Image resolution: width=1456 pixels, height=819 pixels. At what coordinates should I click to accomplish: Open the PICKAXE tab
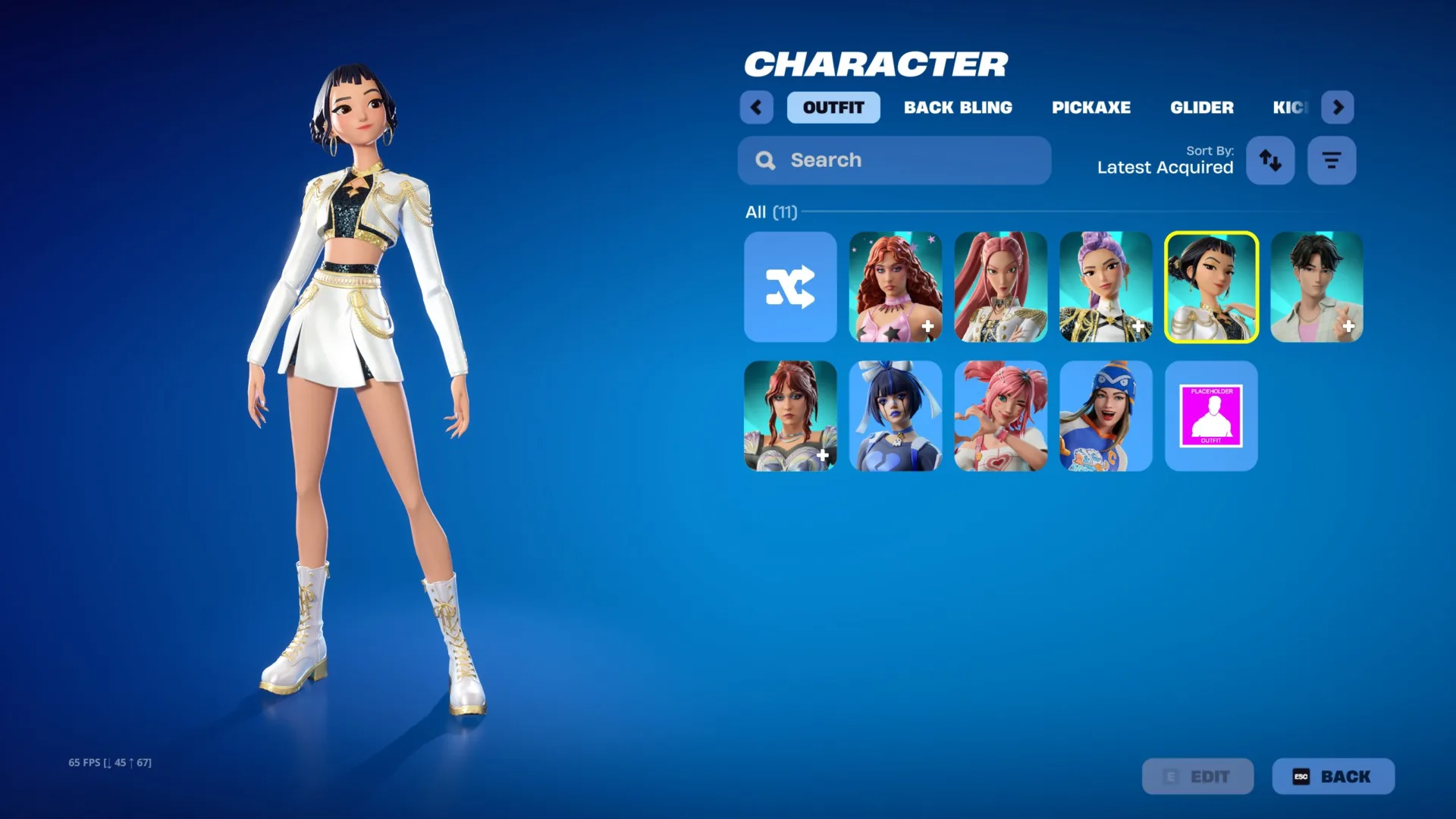[x=1091, y=108]
